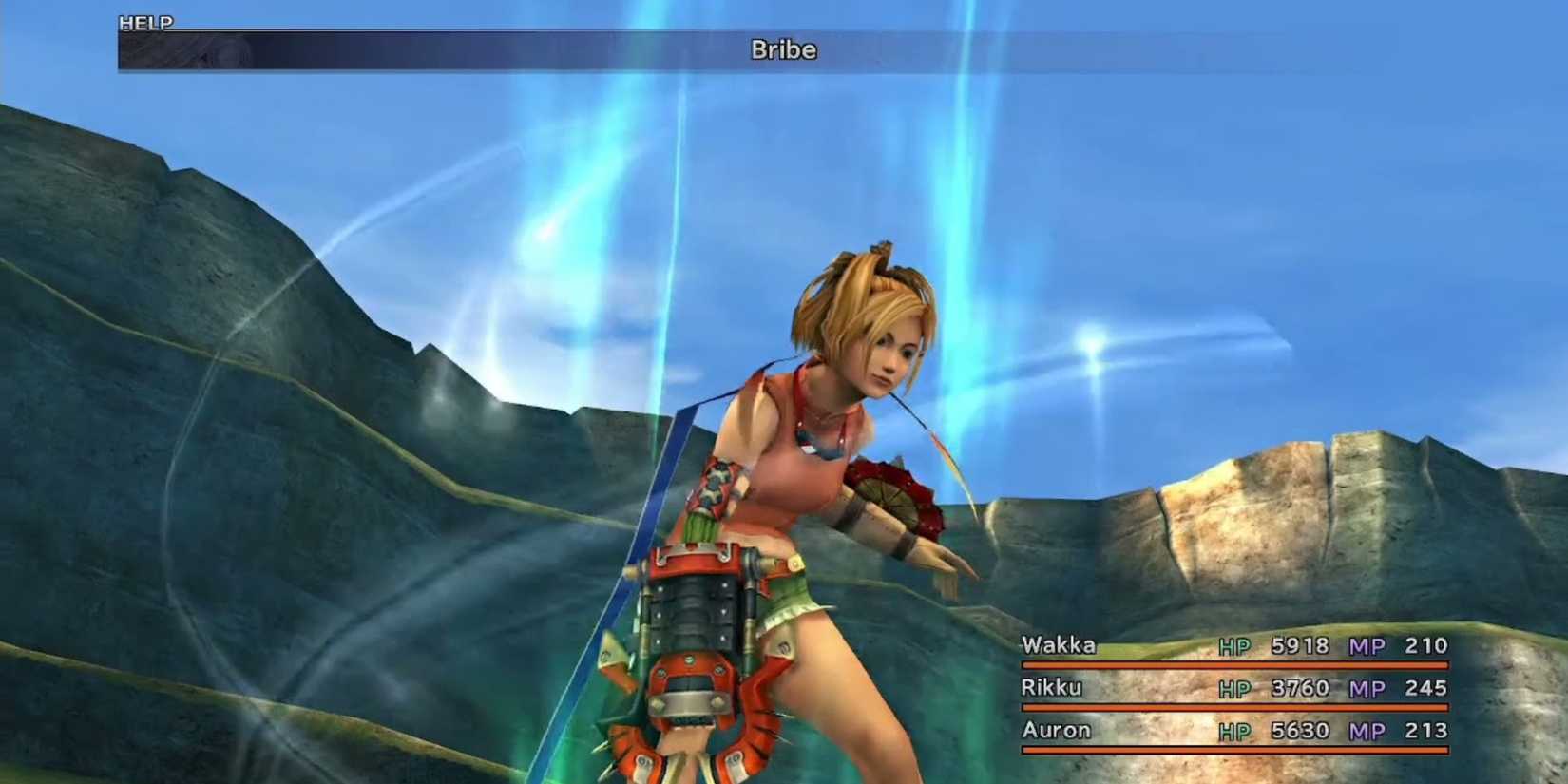Click the green HP label in Auron's row
Image resolution: width=1568 pixels, height=784 pixels.
(x=1233, y=731)
